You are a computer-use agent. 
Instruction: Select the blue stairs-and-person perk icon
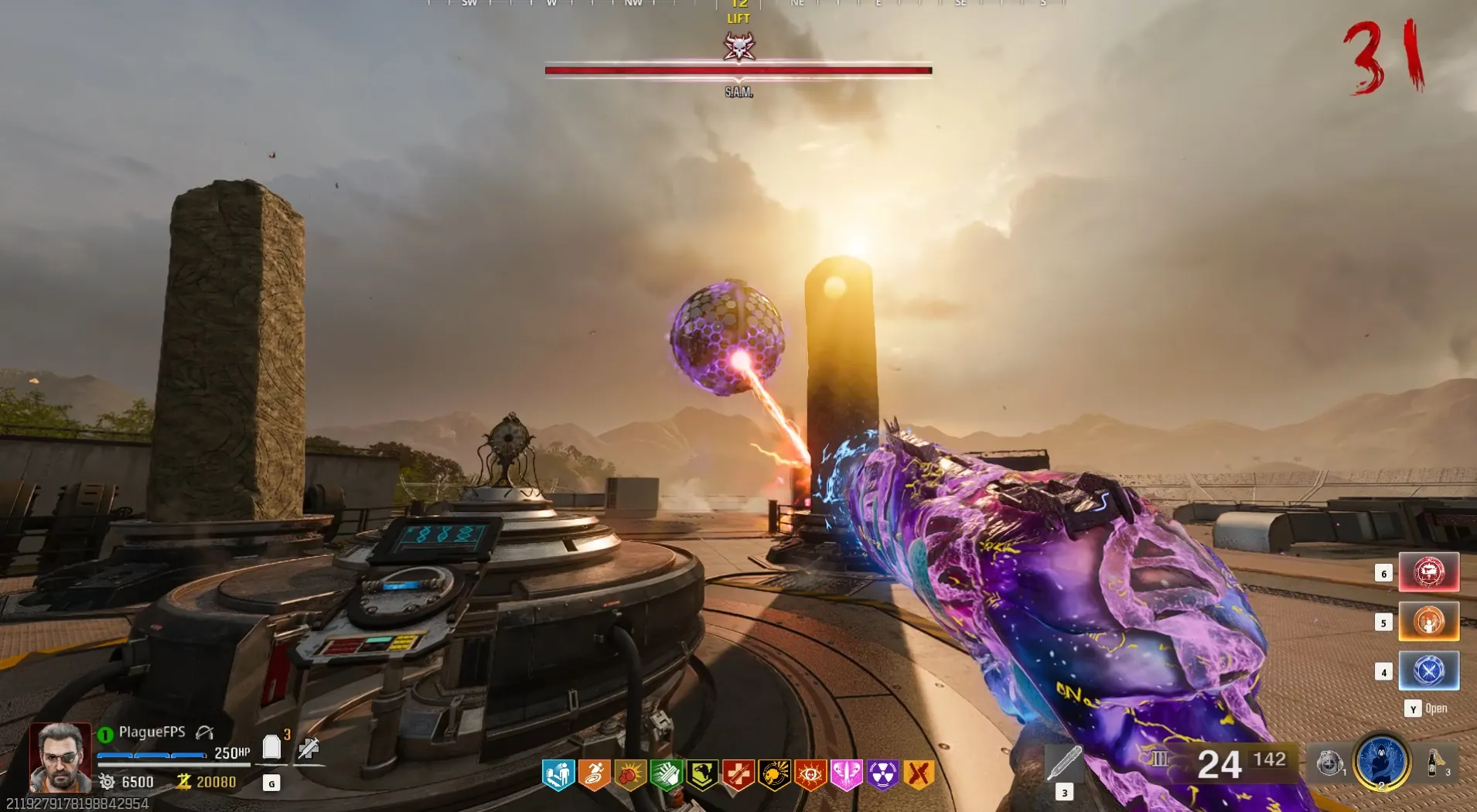click(x=558, y=774)
